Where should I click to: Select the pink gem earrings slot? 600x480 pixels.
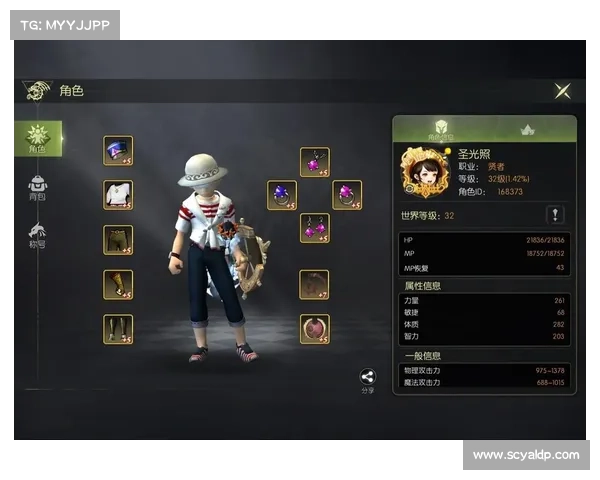(315, 228)
